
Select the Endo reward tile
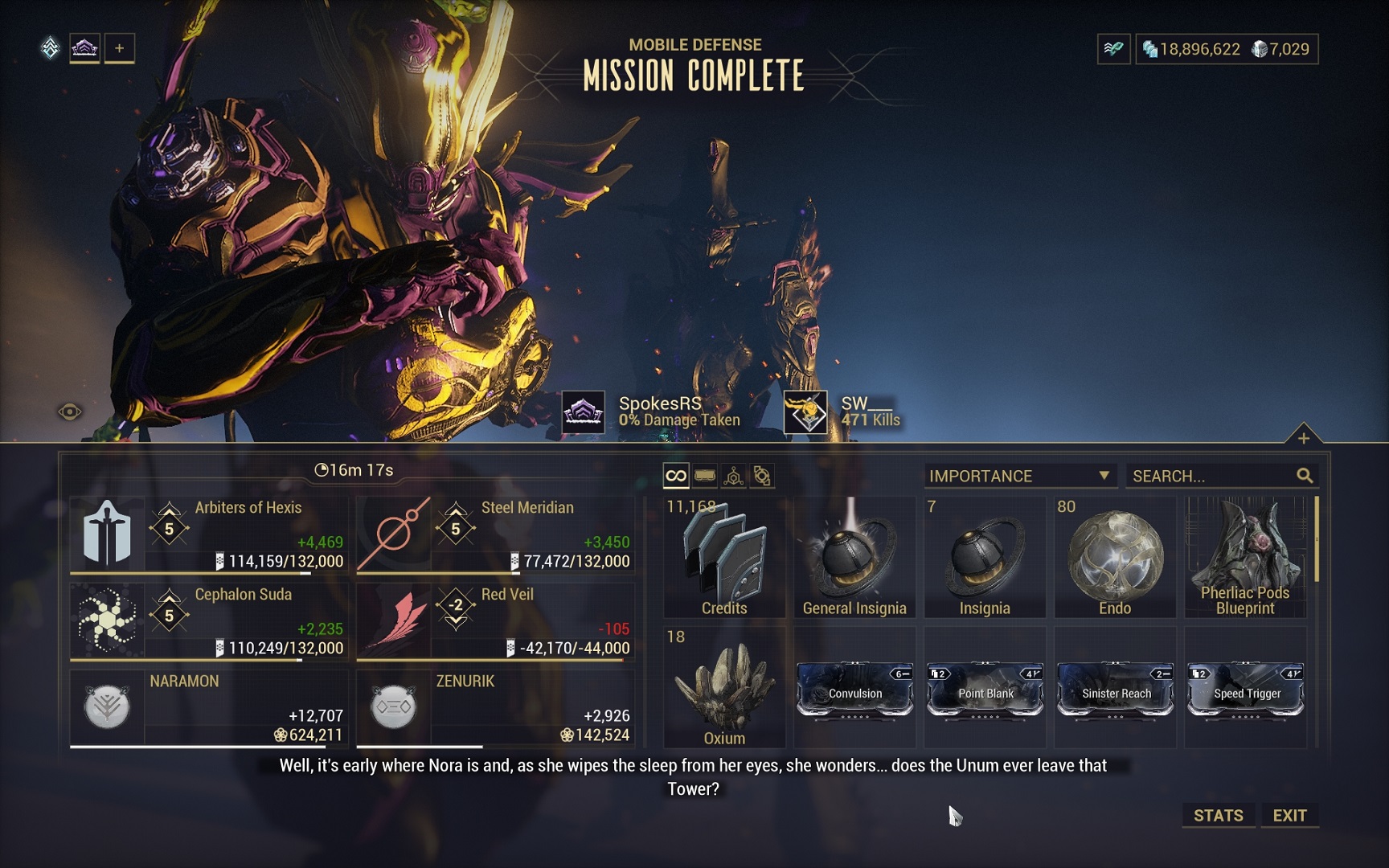[x=1115, y=557]
